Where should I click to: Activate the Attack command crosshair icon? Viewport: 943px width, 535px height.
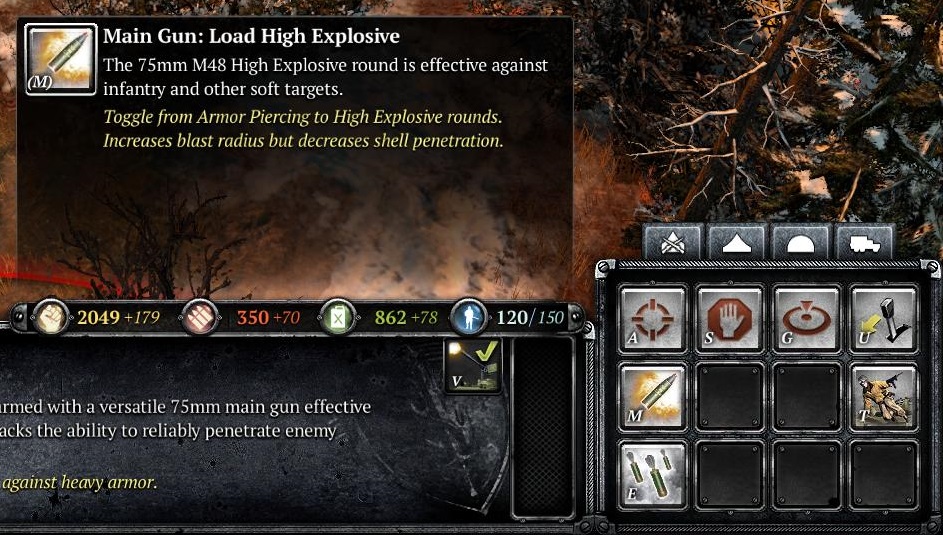[653, 319]
